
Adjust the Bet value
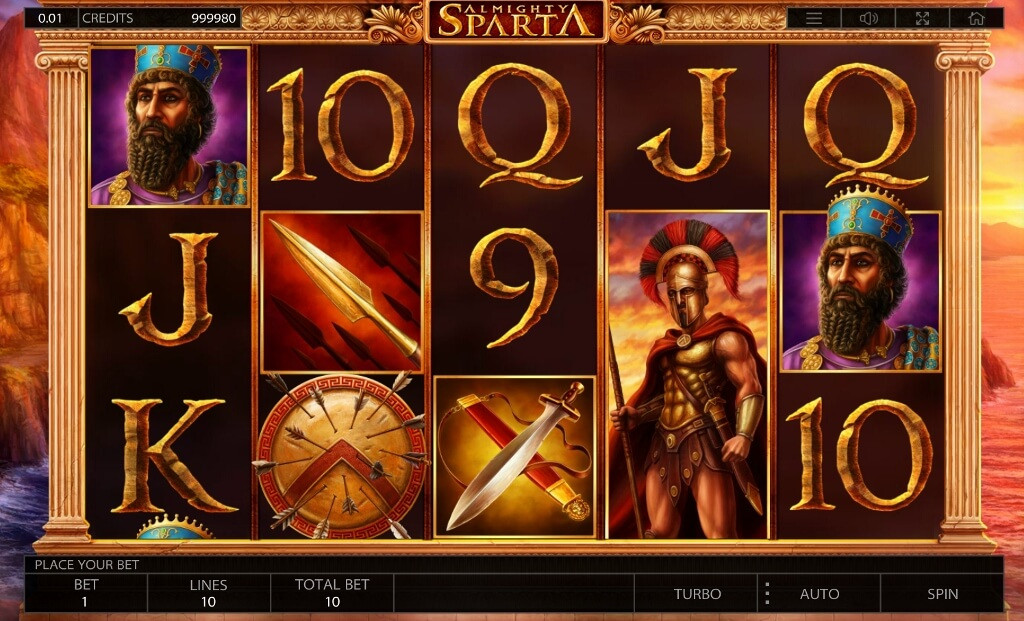click(86, 593)
